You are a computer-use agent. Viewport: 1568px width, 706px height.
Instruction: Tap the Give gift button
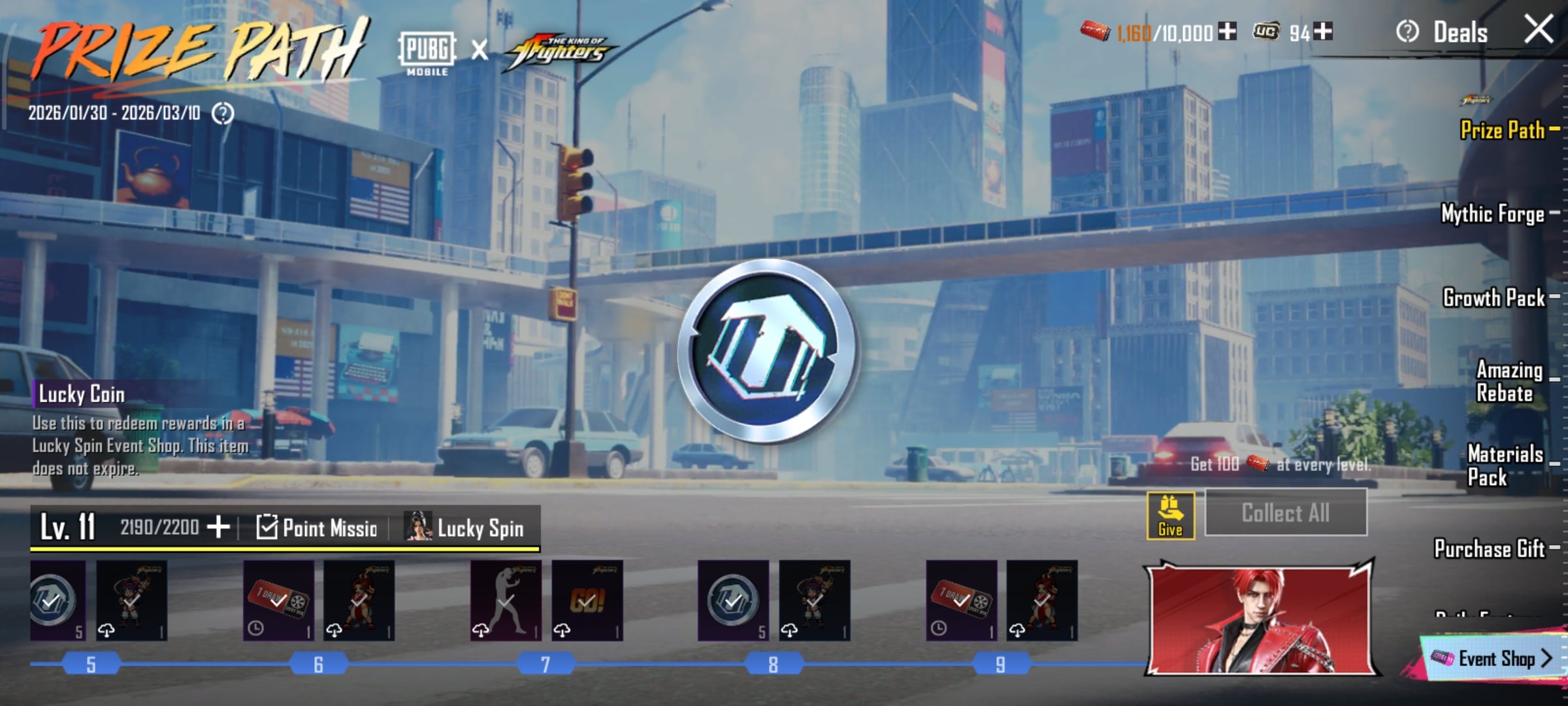pos(1170,516)
